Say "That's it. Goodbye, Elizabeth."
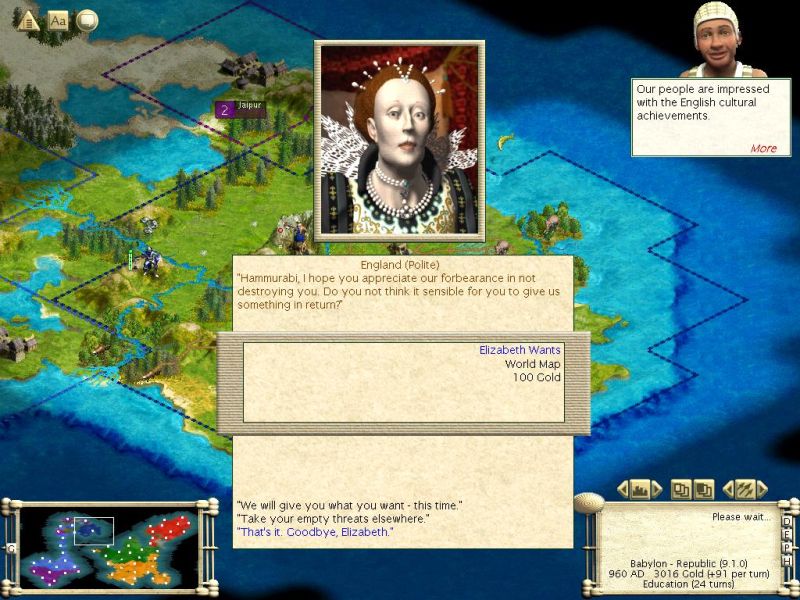The width and height of the screenshot is (800, 600). (x=315, y=532)
